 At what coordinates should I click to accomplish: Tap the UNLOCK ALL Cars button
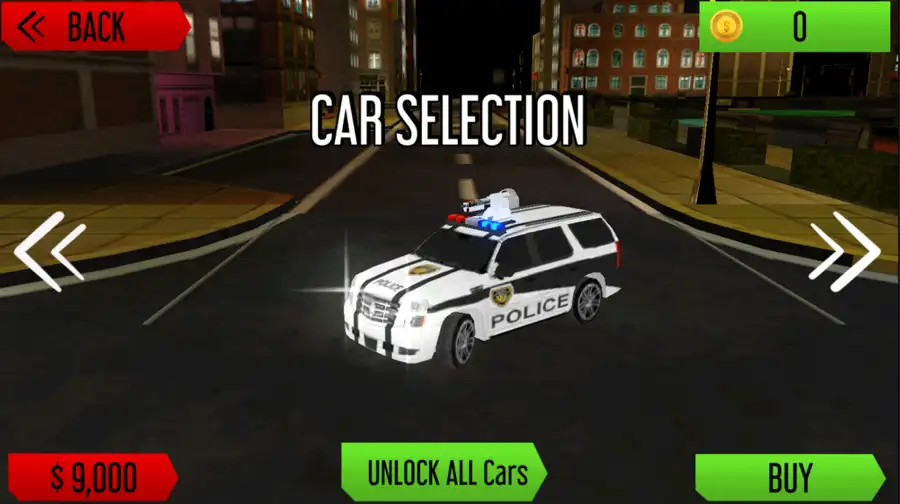click(x=443, y=472)
